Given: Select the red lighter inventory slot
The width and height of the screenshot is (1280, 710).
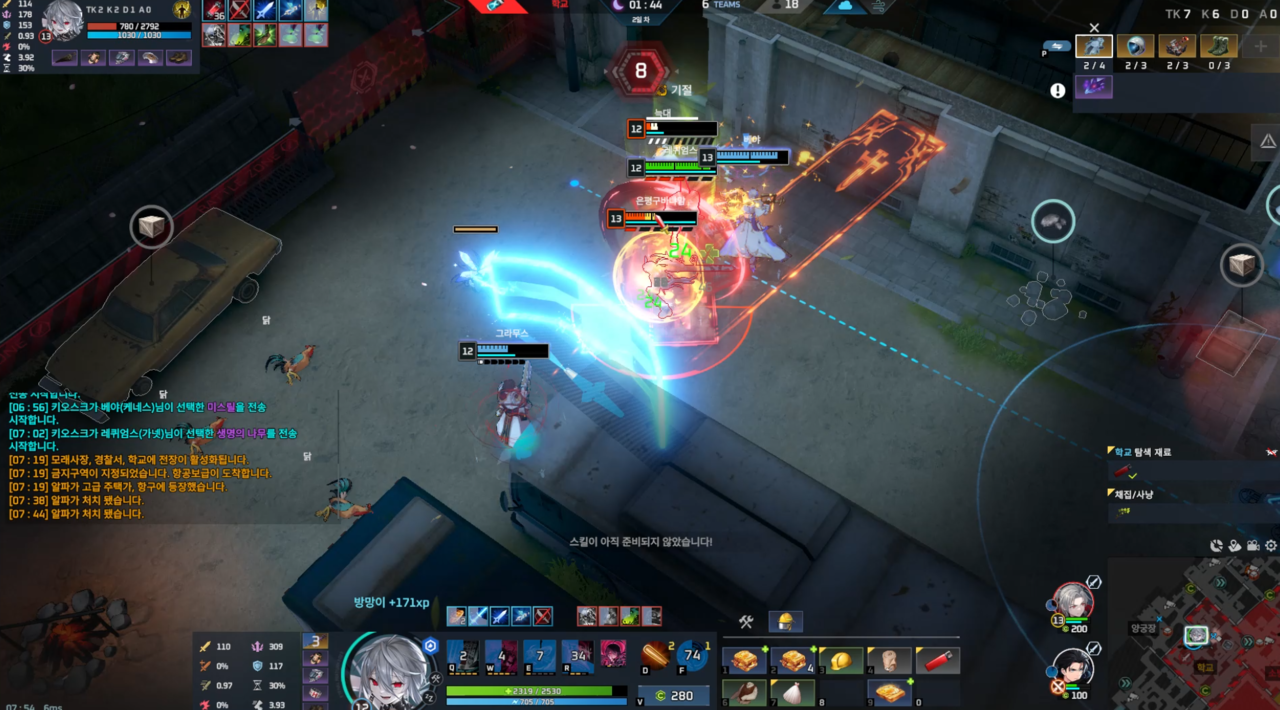Looking at the screenshot, I should (938, 661).
